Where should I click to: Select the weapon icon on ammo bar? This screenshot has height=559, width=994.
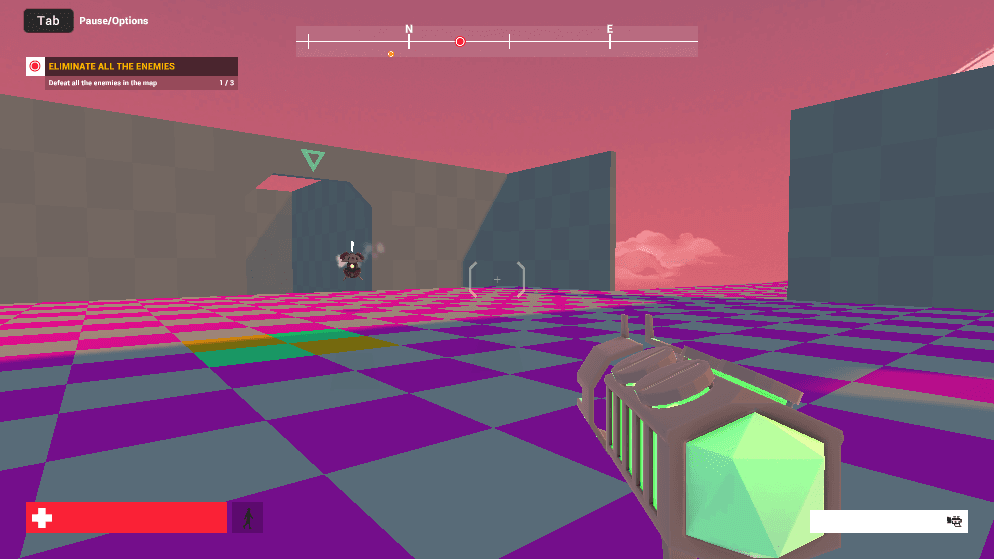click(x=954, y=521)
